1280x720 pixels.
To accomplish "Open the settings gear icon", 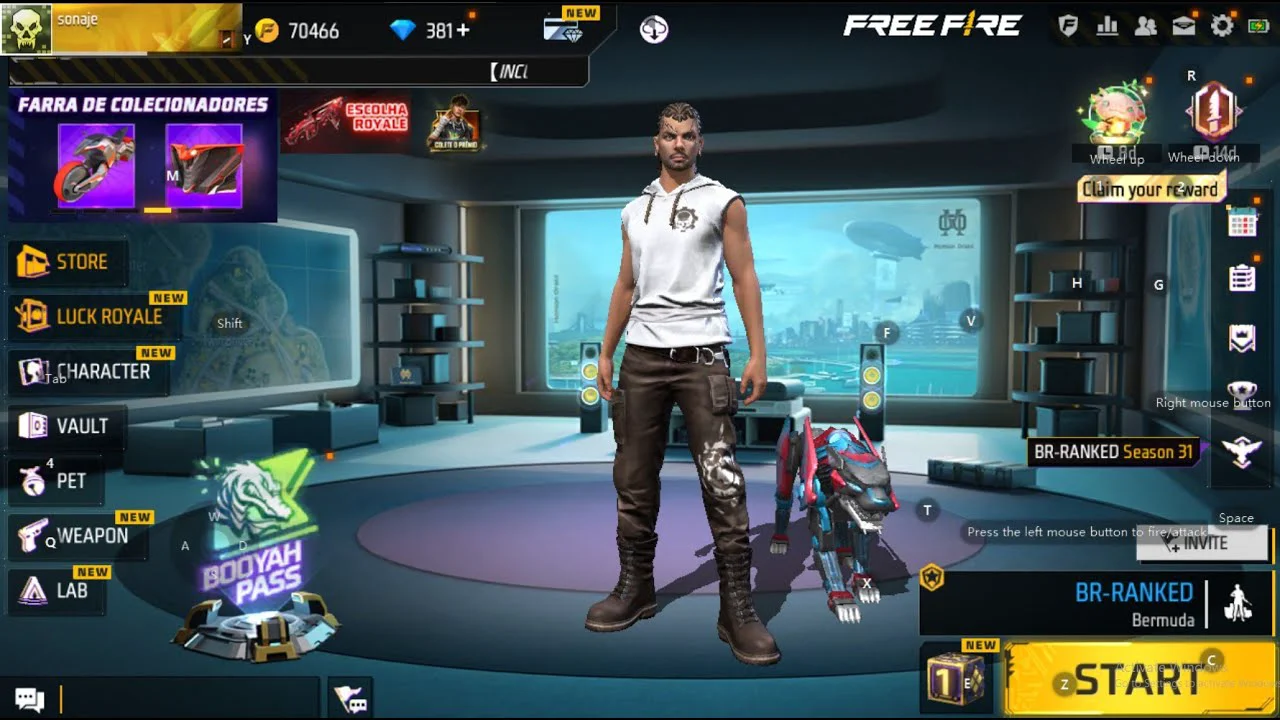I will click(1222, 27).
